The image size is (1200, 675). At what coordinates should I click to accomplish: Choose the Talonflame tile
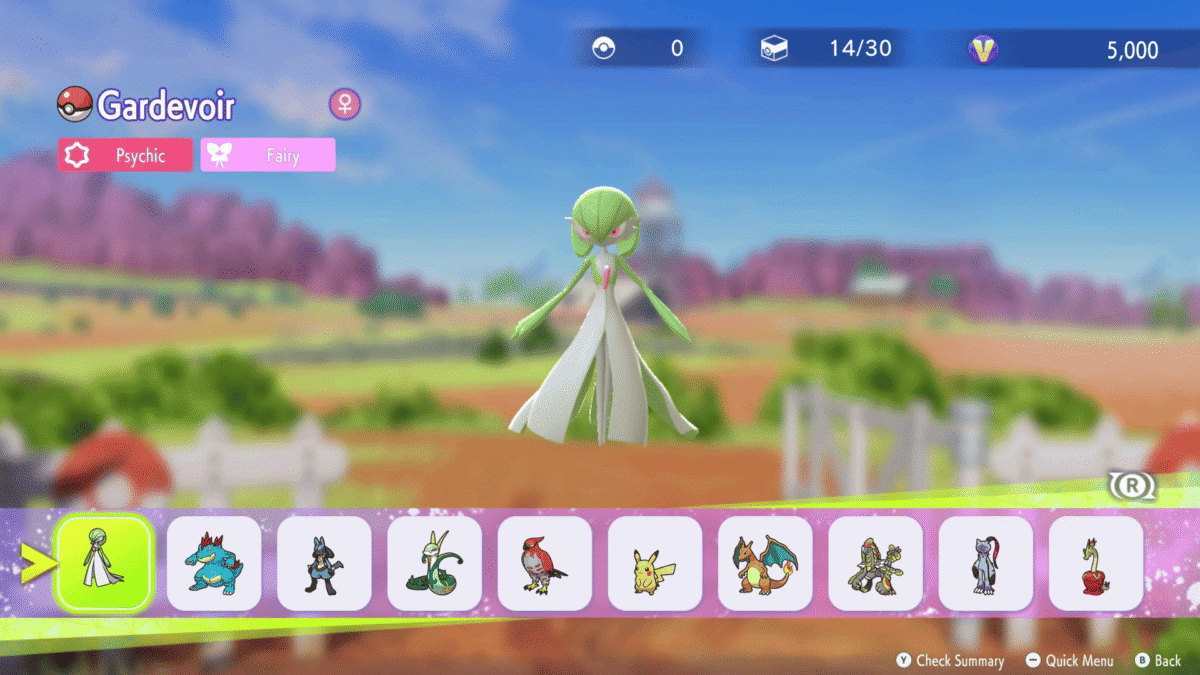[545, 563]
